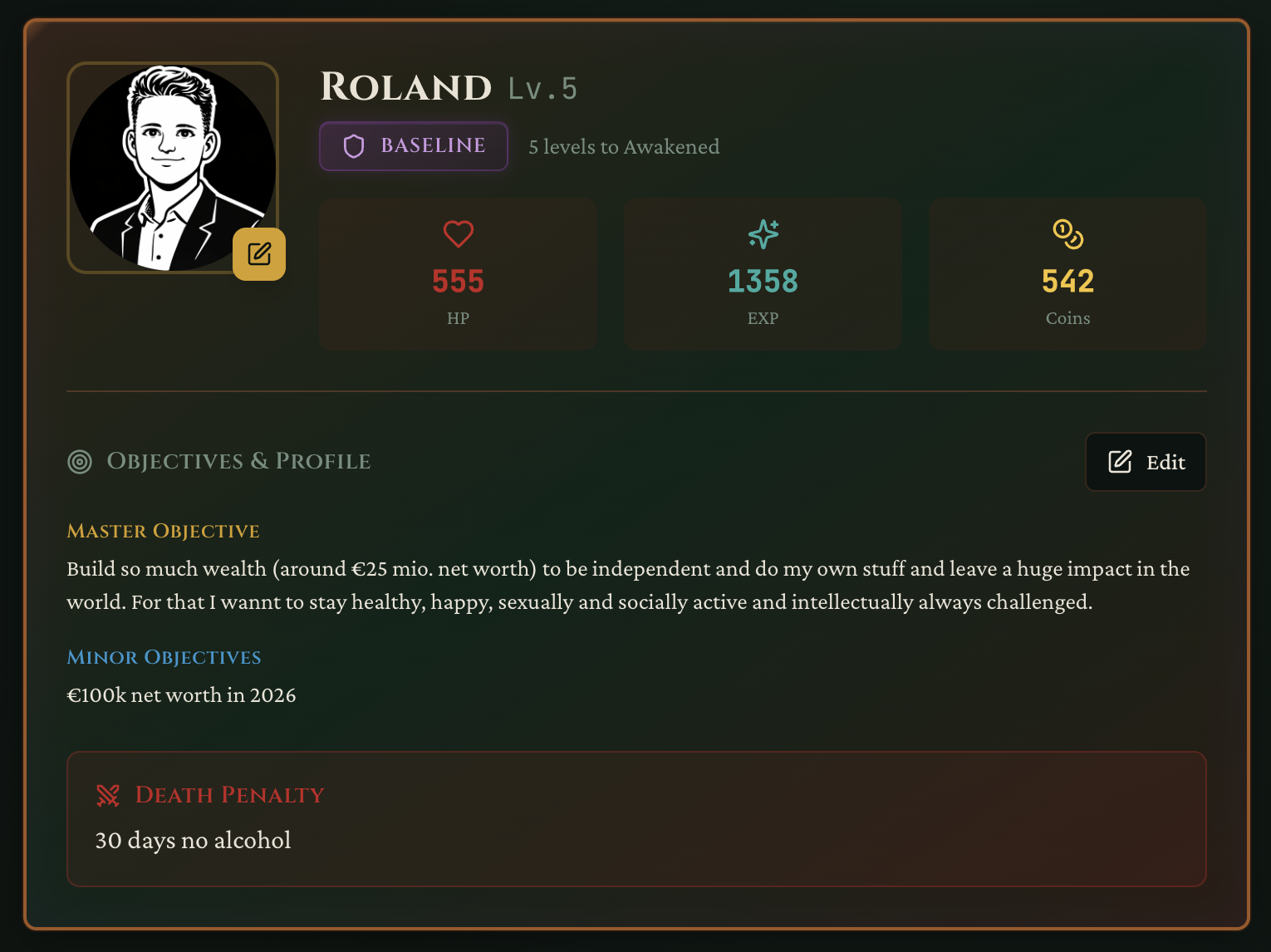The height and width of the screenshot is (952, 1271).
Task: Select the shield icon in the BASELINE badge
Action: [x=354, y=145]
